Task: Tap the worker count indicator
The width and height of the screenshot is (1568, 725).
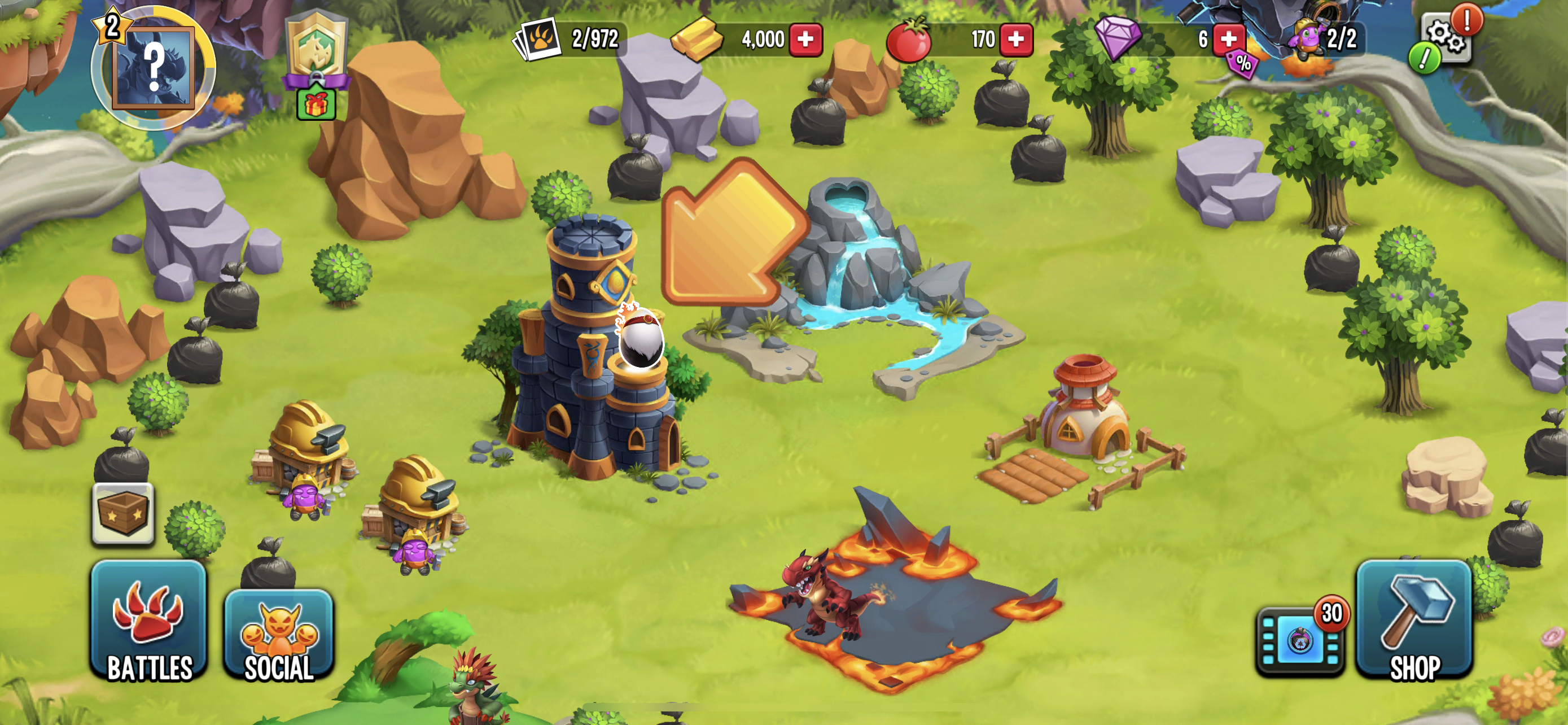Action: coord(1327,40)
